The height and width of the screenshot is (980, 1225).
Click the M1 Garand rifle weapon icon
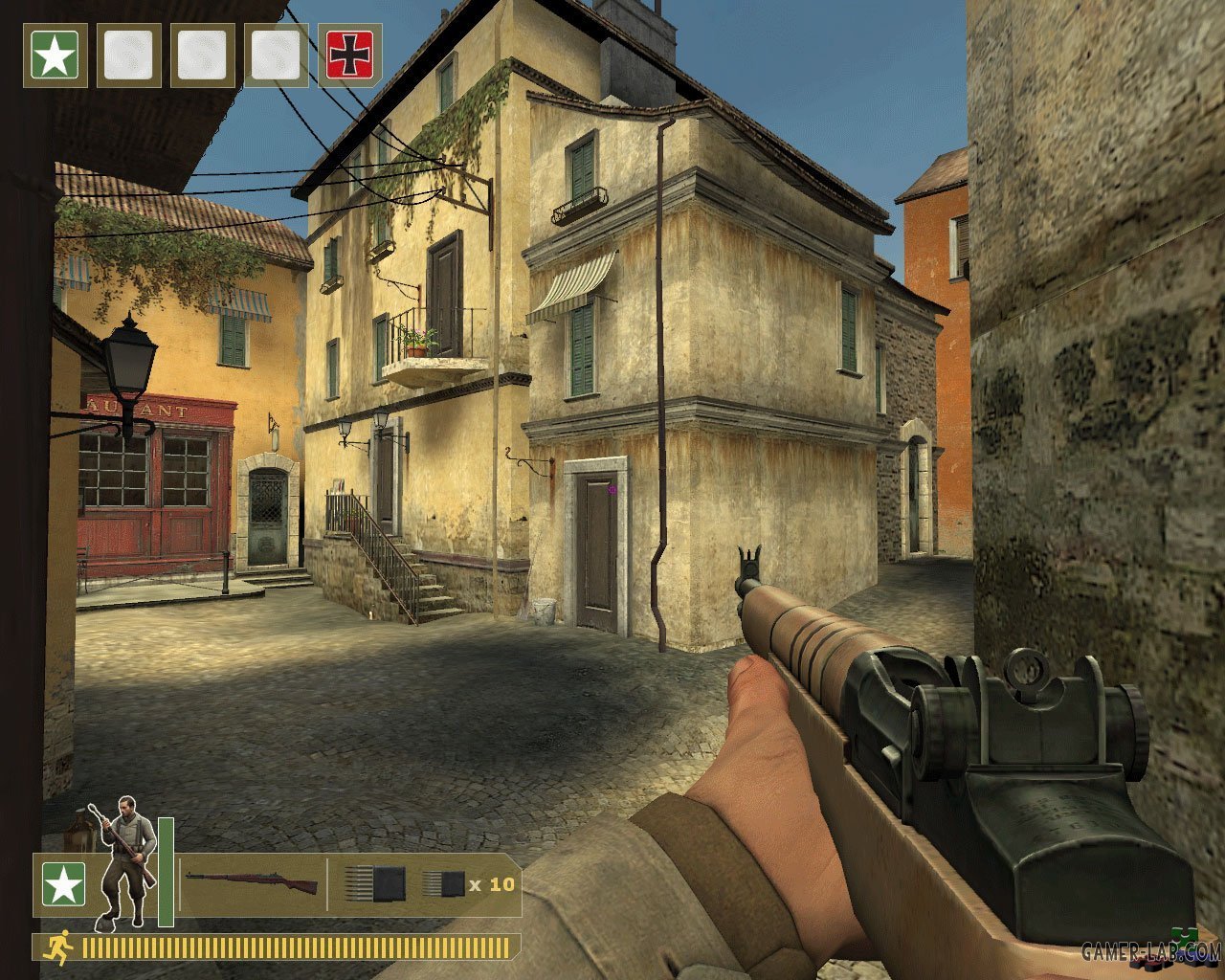point(251,882)
